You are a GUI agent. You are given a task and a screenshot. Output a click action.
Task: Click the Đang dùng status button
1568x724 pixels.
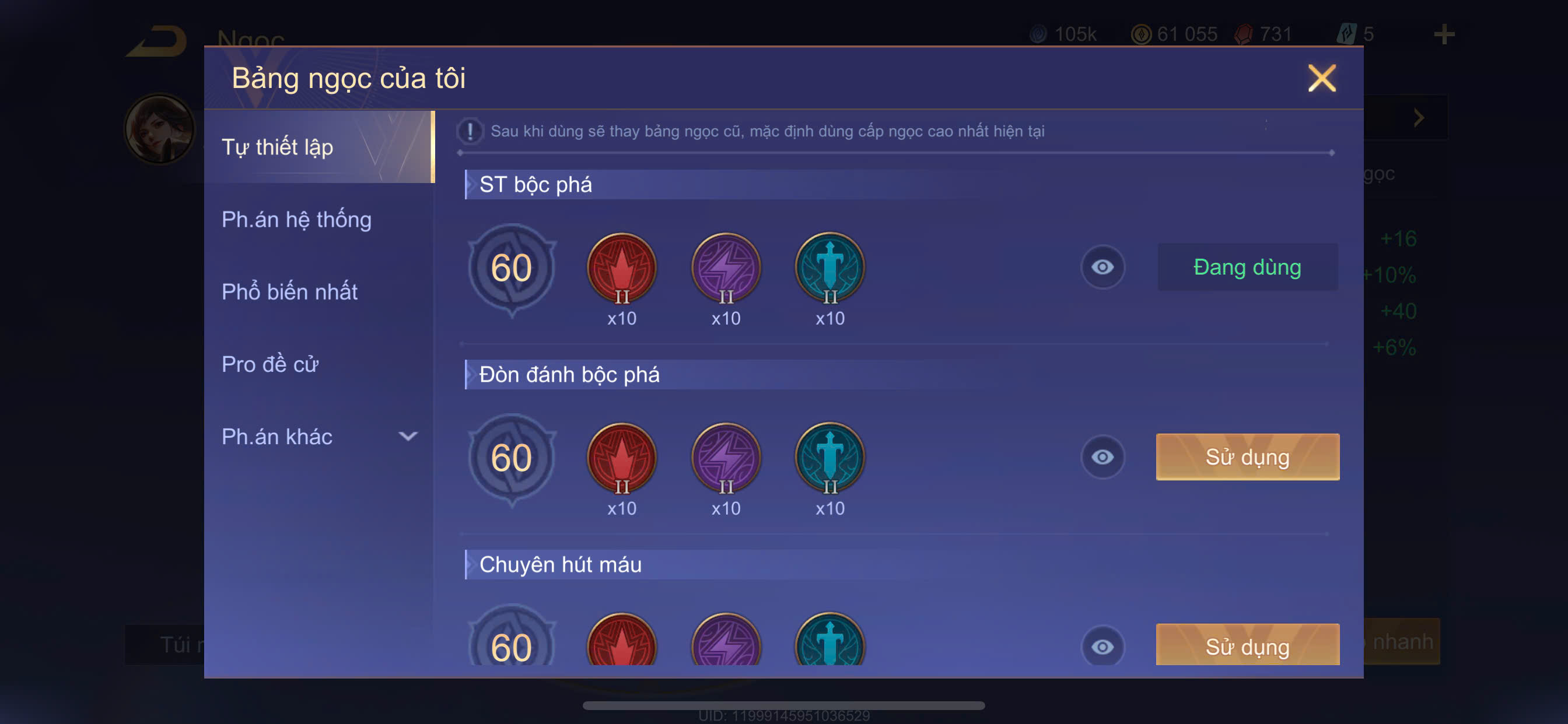click(1247, 267)
